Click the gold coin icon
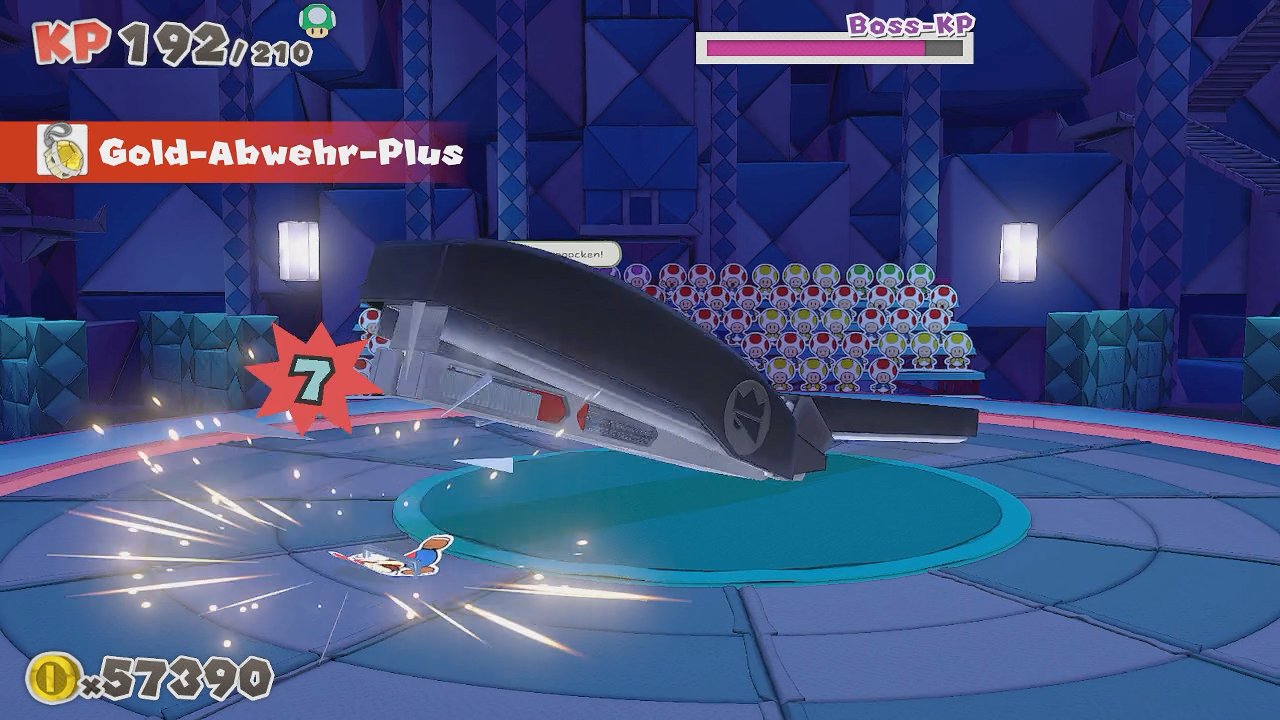The height and width of the screenshot is (720, 1280). click(x=52, y=677)
